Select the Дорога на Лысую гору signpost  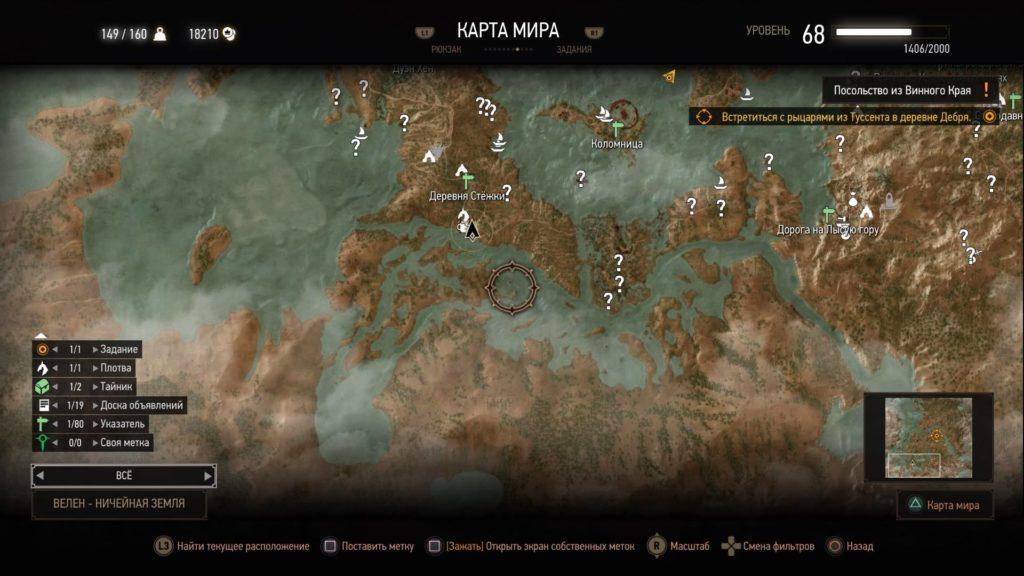828,213
